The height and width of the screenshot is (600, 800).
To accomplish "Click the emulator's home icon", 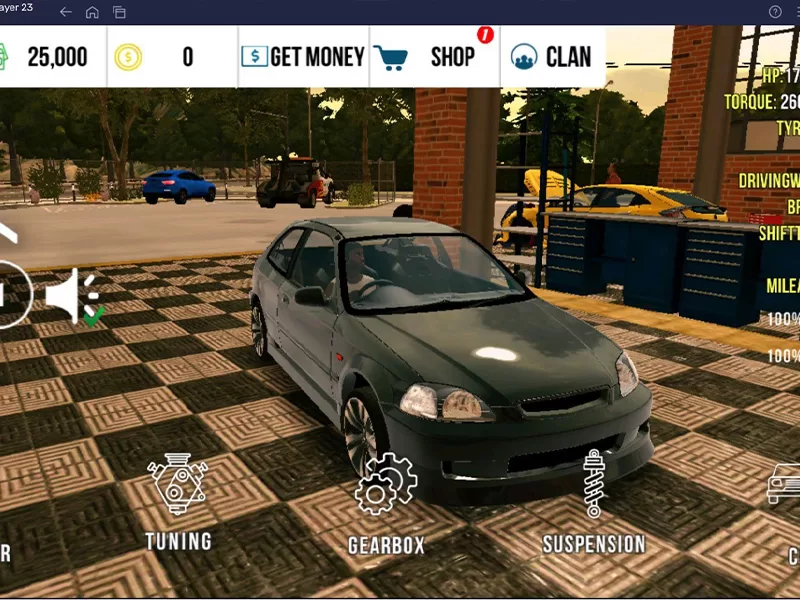I will coord(92,12).
